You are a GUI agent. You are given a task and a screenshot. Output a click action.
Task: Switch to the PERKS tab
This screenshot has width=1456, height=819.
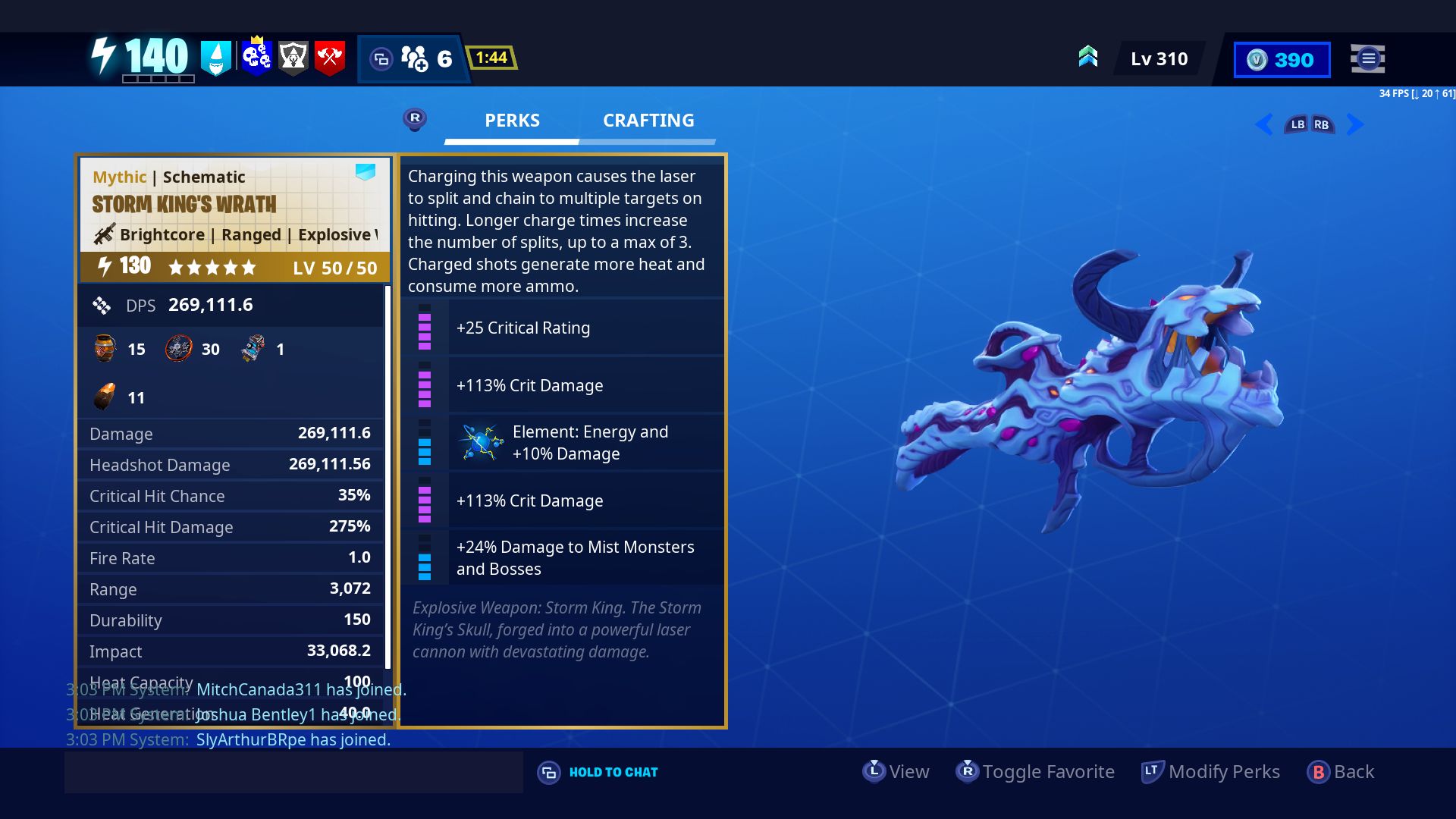click(512, 120)
